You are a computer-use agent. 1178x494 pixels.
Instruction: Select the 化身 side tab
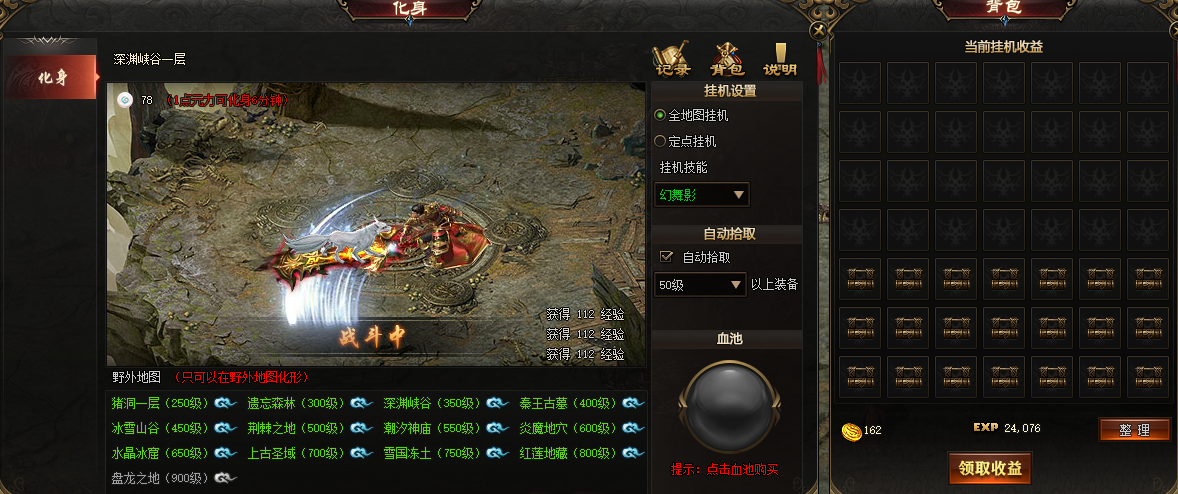pyautogui.click(x=52, y=77)
